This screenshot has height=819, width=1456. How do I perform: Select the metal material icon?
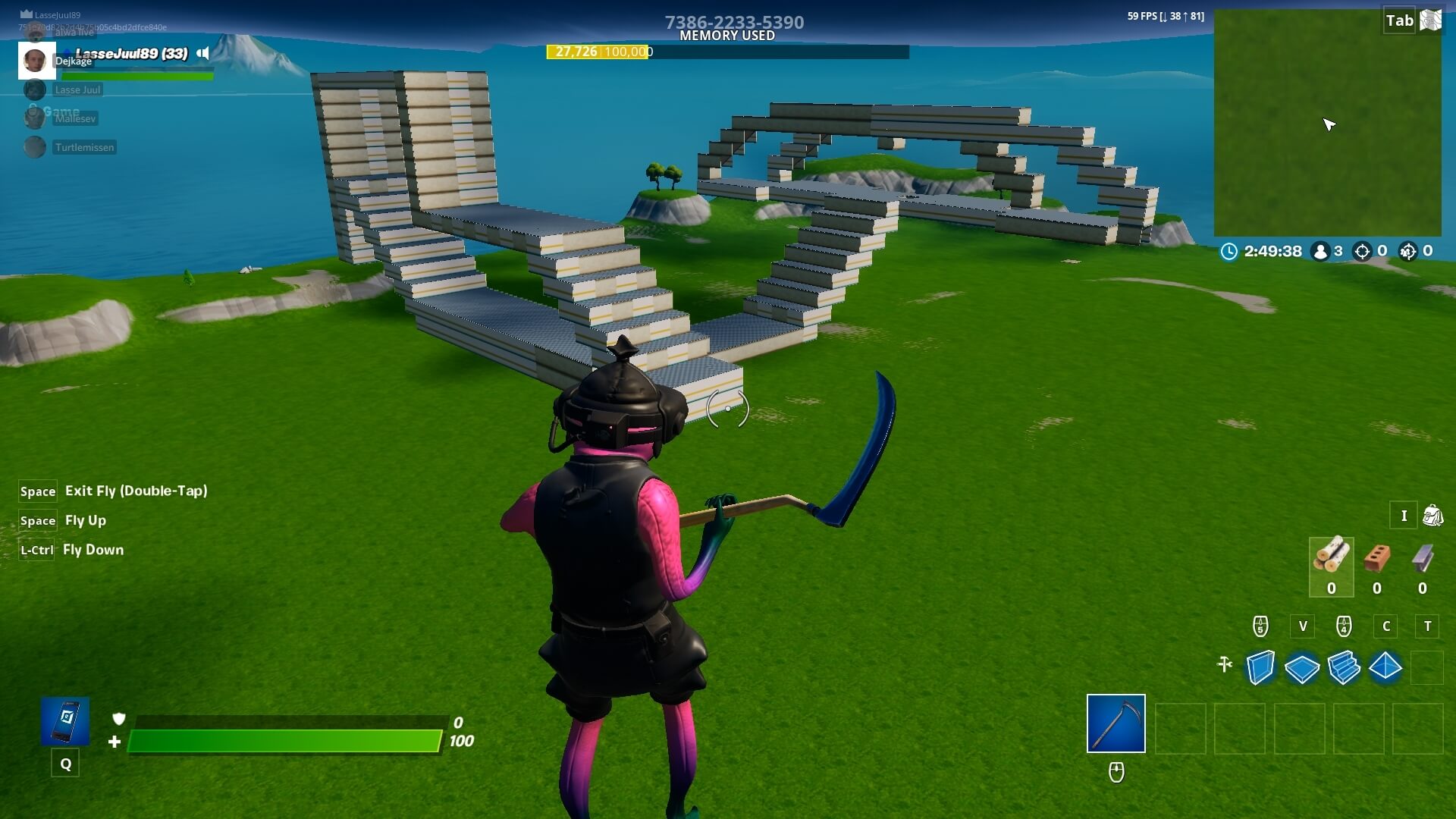click(1423, 563)
